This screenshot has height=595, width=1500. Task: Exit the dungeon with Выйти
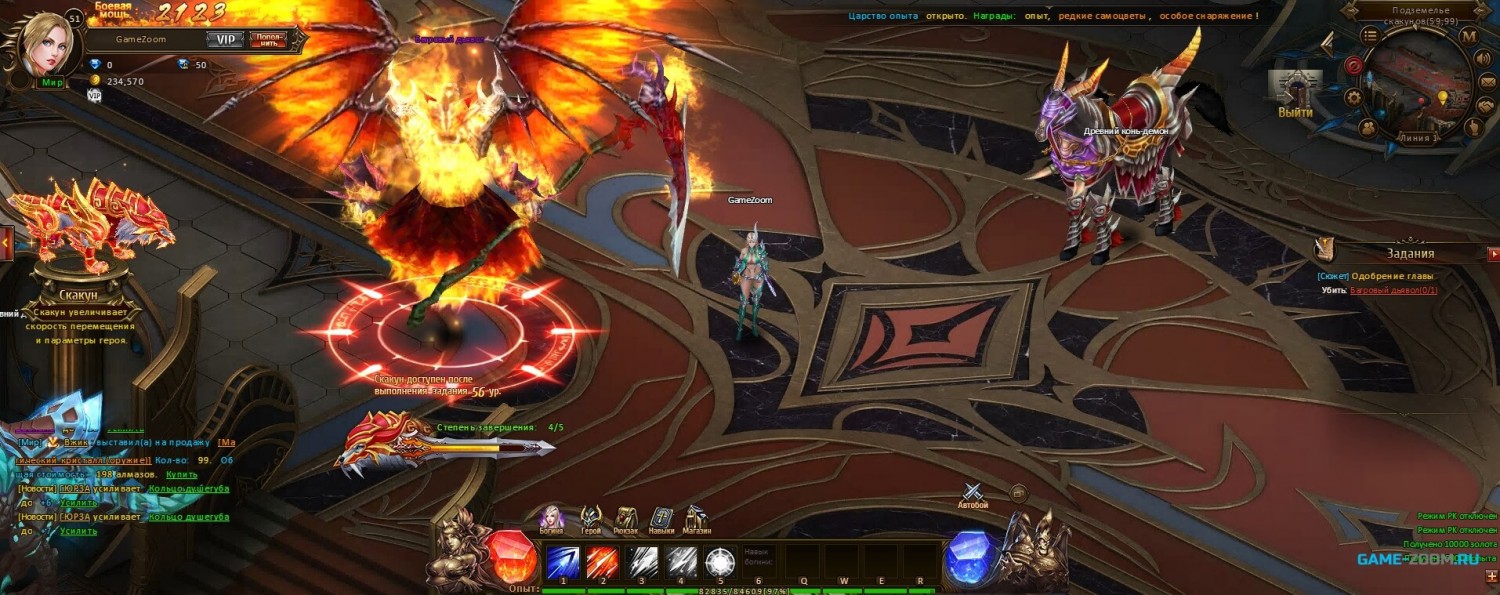tap(1295, 94)
